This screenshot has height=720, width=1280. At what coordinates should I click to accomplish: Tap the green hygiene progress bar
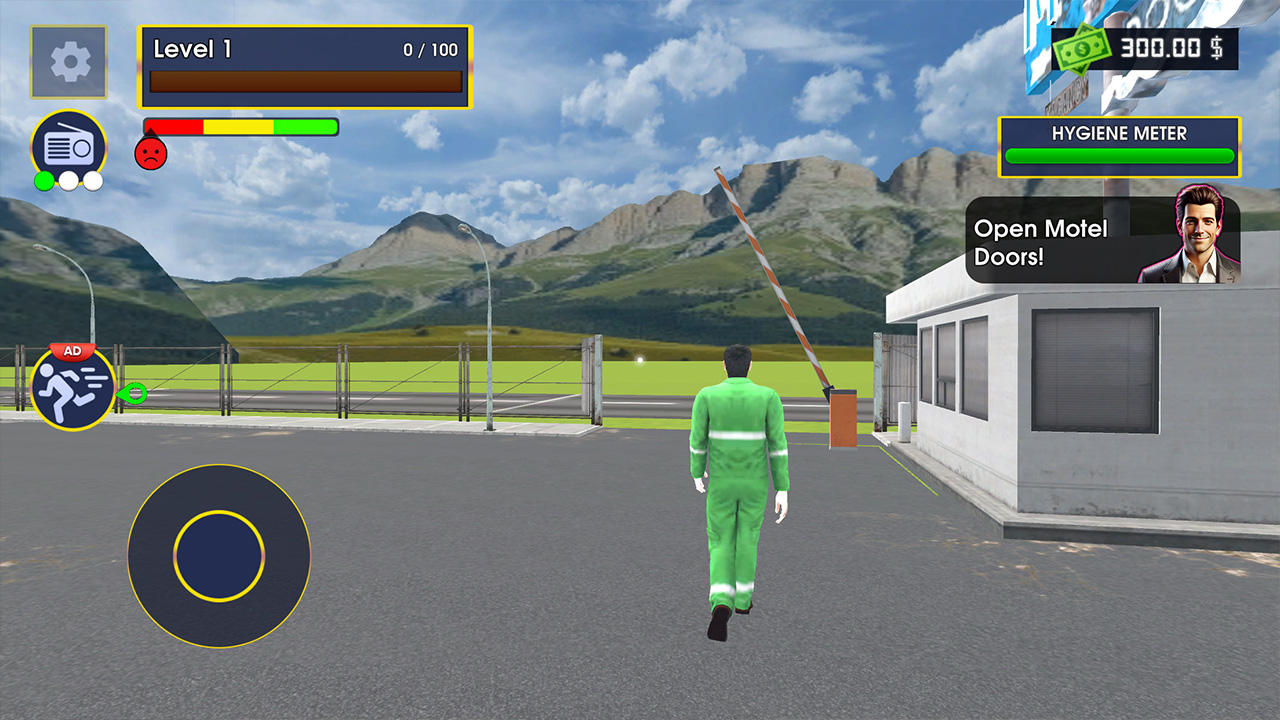[1118, 157]
